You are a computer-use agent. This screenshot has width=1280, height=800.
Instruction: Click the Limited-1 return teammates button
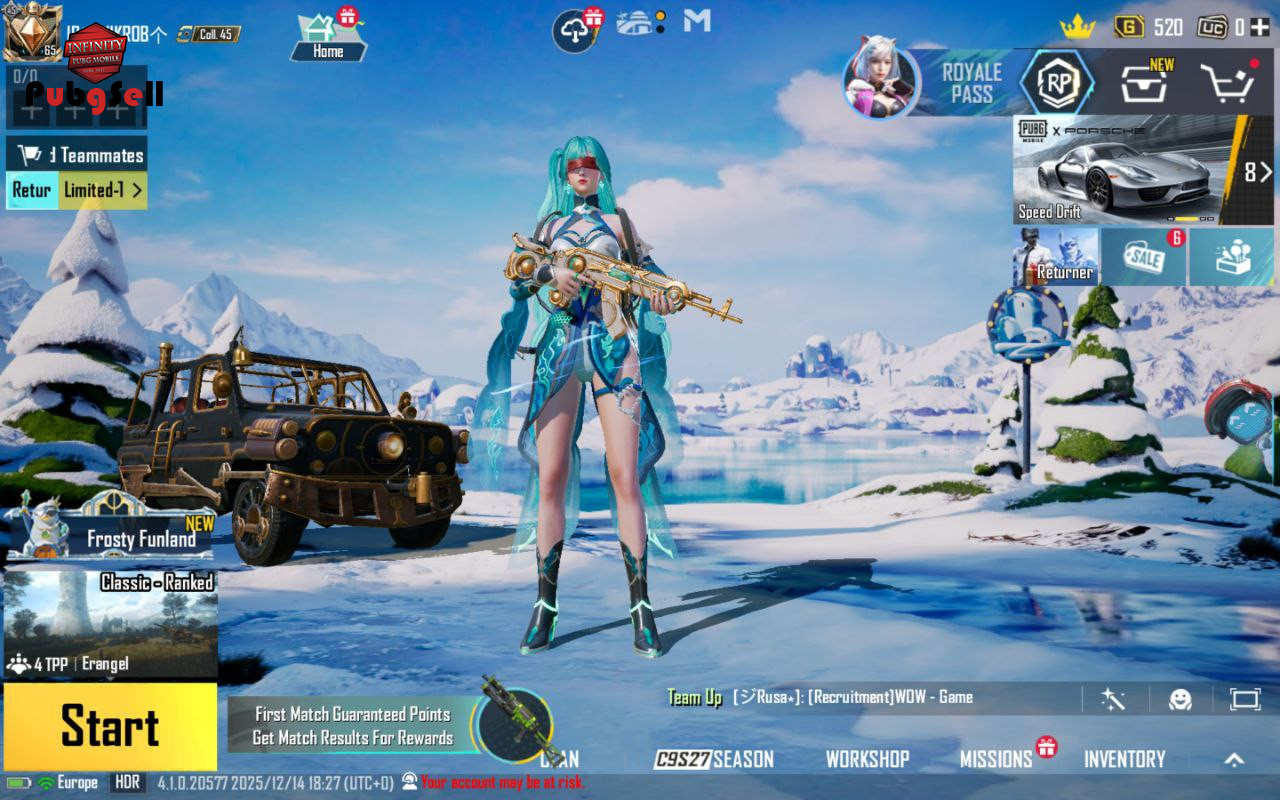tap(103, 190)
